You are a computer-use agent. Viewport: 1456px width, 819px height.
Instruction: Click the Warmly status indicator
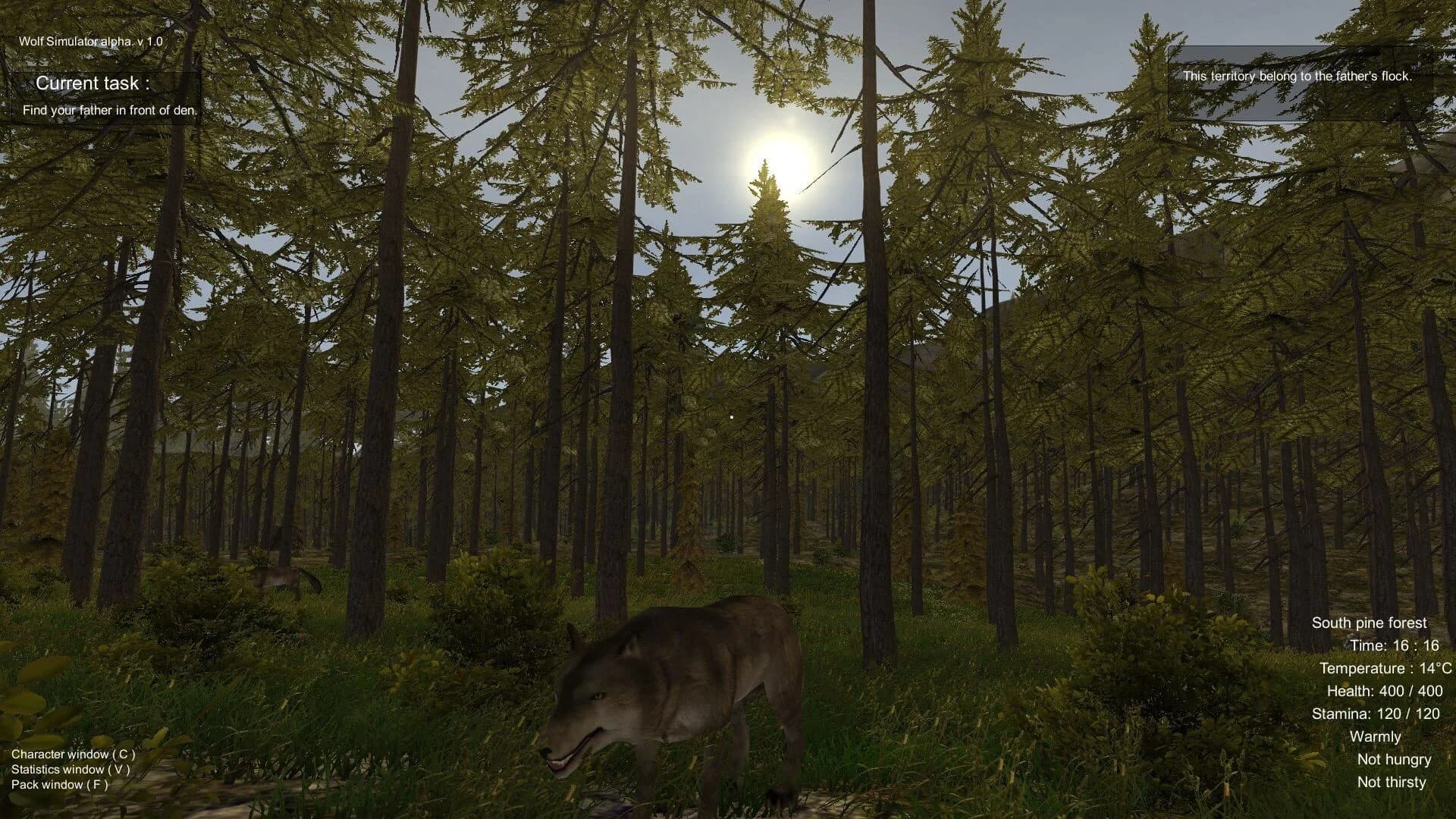tap(1376, 736)
